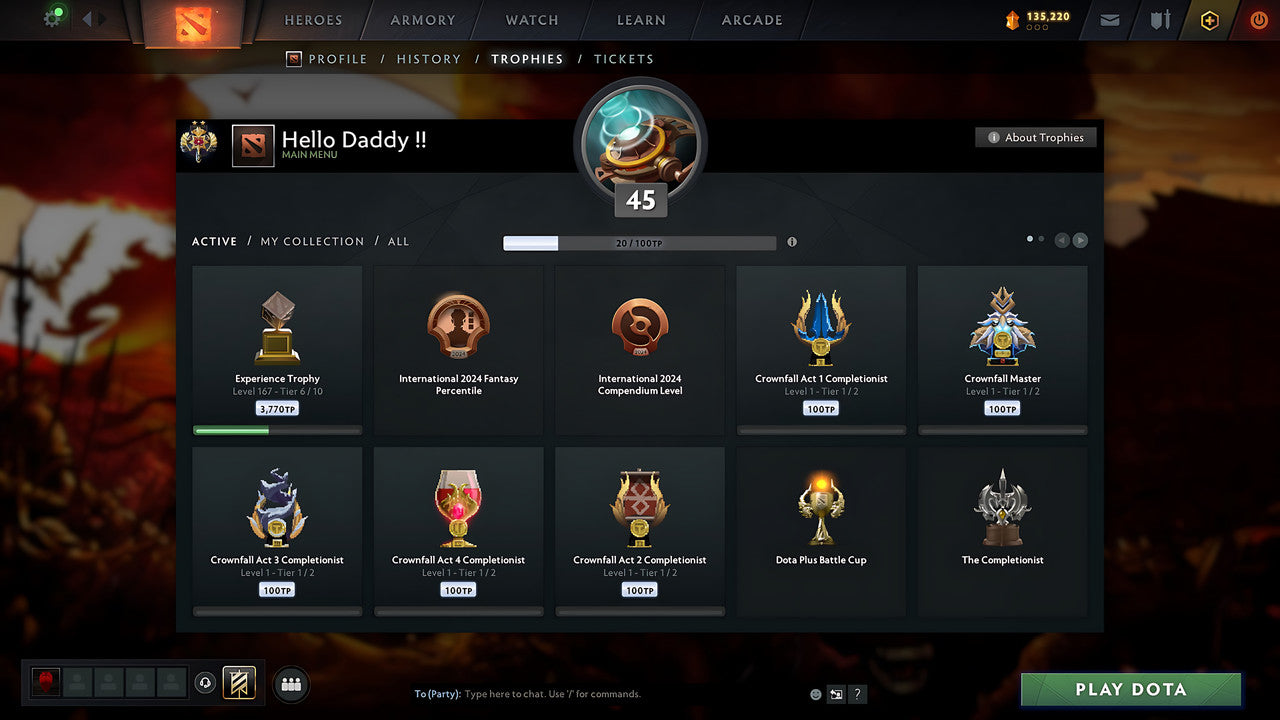Open Dota Plus via the hexagon plus icon

[1208, 20]
